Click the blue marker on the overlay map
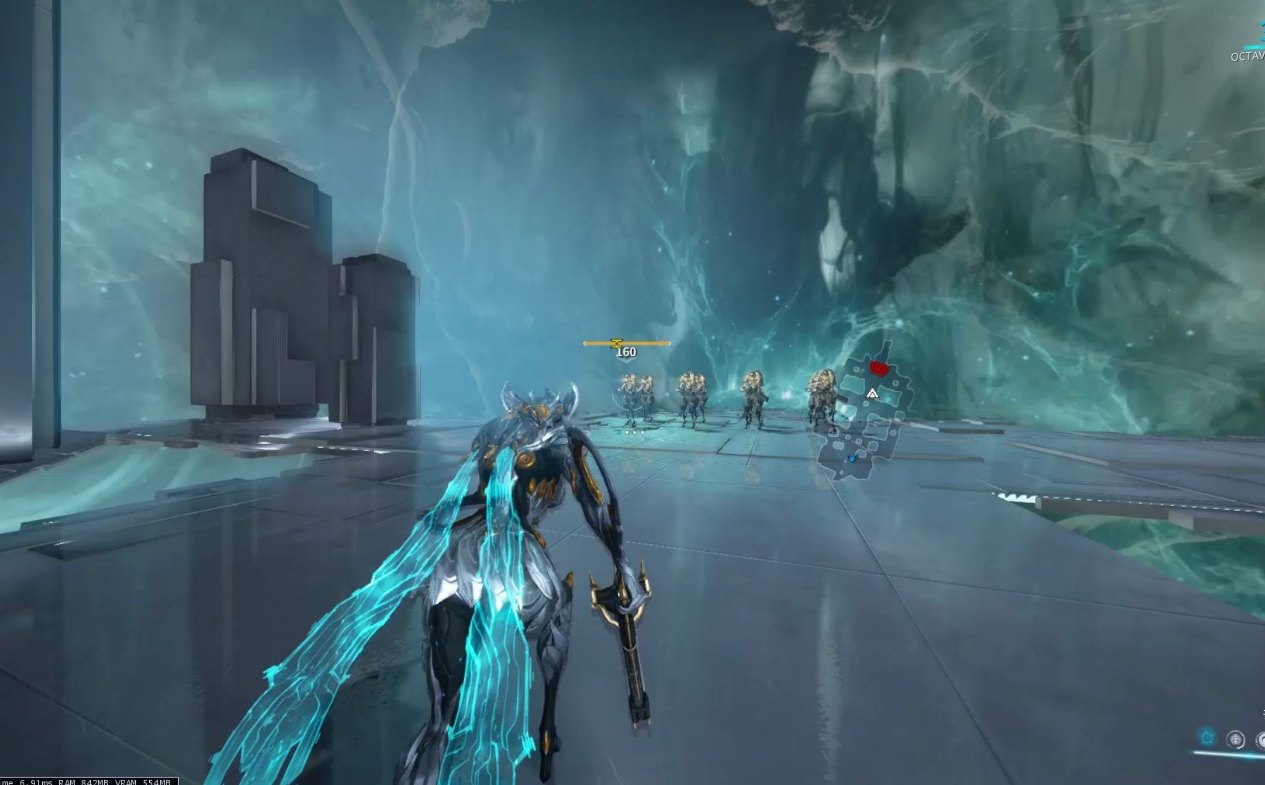Screen dimensions: 1265x785 coord(852,459)
